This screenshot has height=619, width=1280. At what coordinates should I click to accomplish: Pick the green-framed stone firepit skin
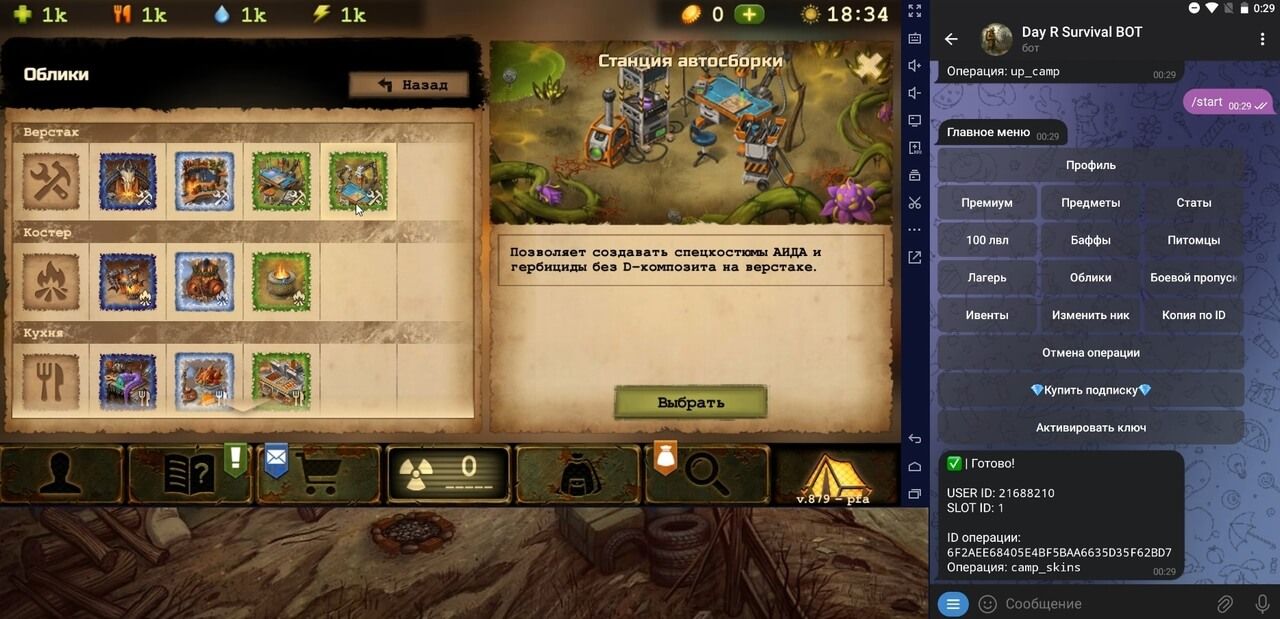click(281, 281)
